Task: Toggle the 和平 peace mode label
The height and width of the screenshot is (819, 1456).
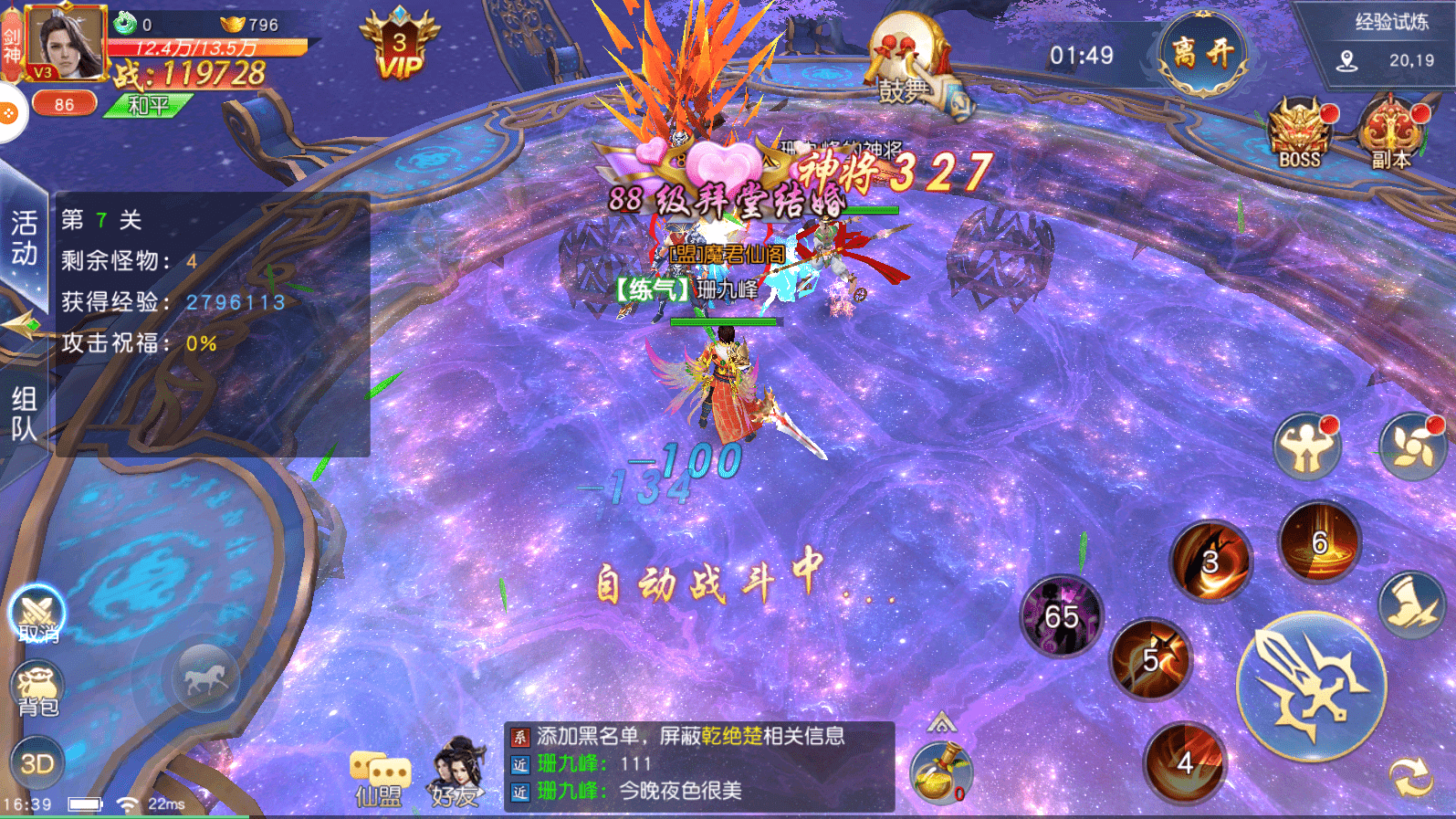Action: 148,106
